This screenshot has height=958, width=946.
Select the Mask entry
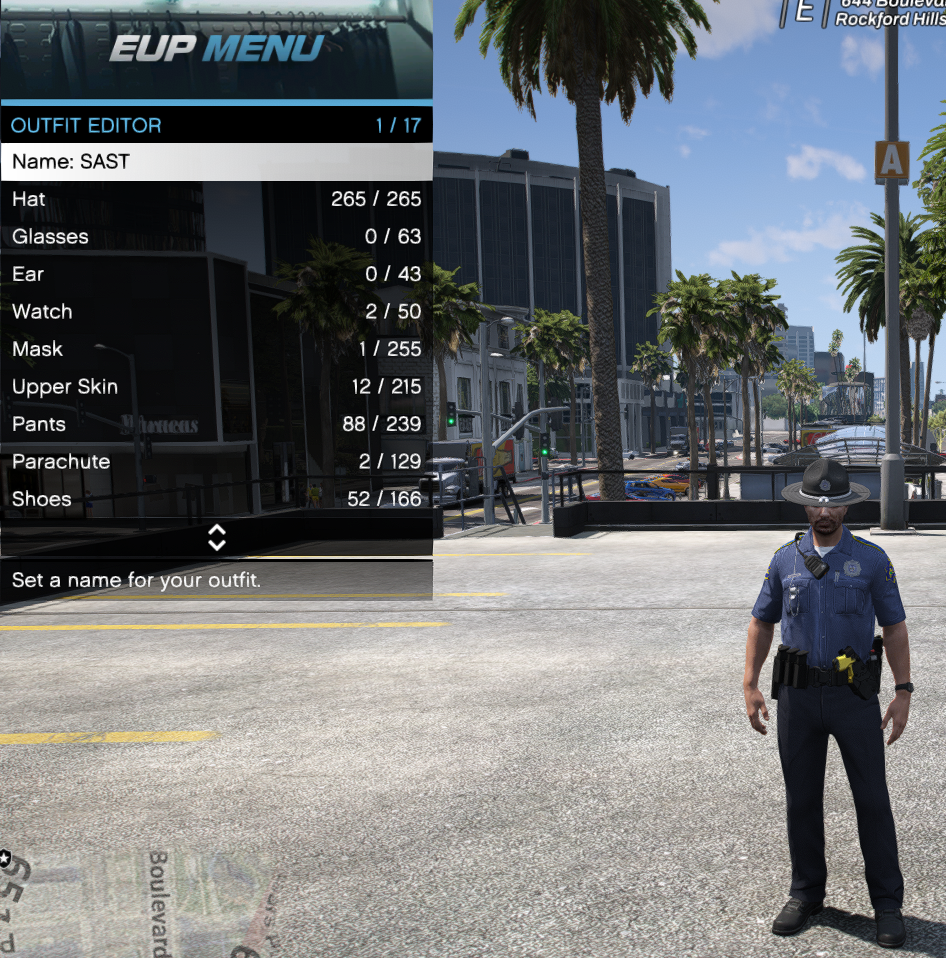coord(216,349)
